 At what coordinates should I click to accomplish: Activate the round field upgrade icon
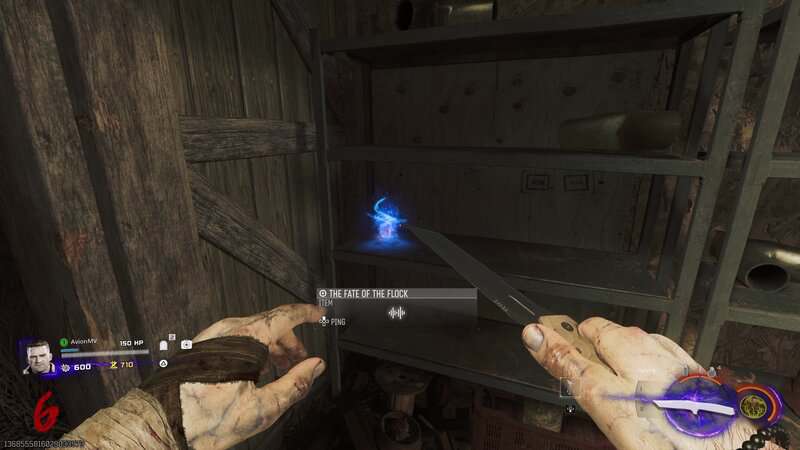pyautogui.click(x=755, y=405)
